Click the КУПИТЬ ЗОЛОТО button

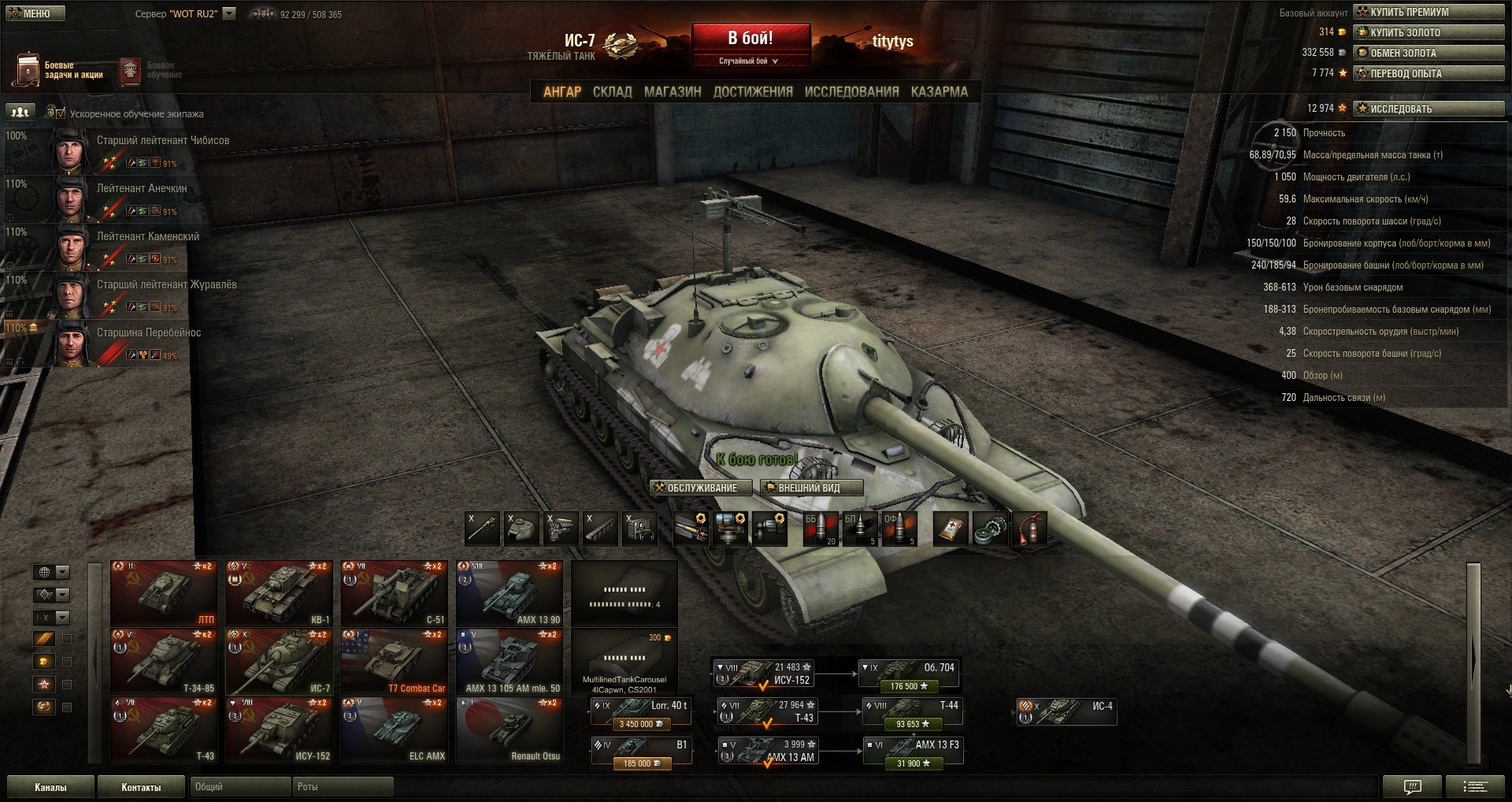pyautogui.click(x=1429, y=32)
